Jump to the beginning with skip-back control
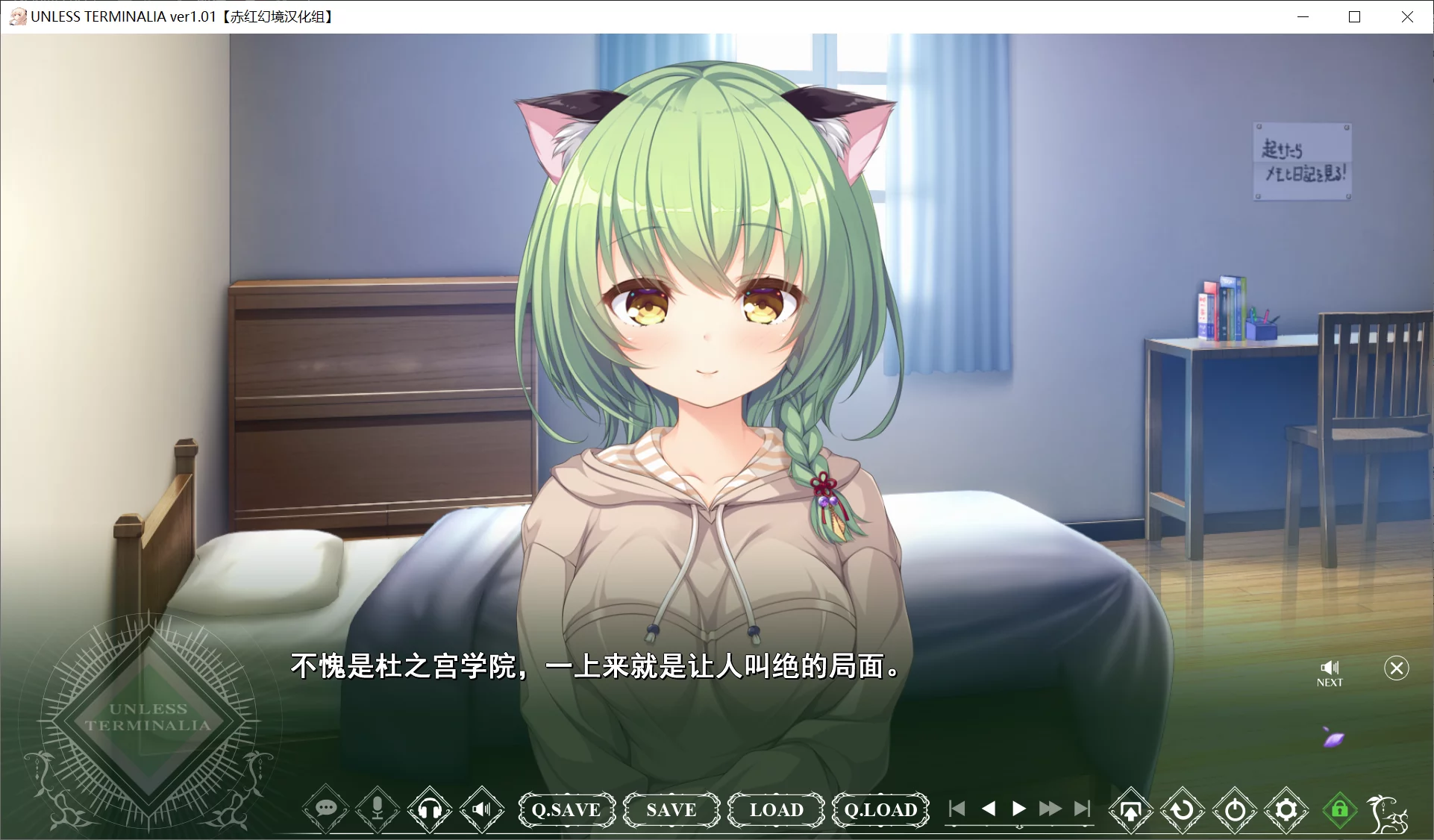 click(957, 809)
